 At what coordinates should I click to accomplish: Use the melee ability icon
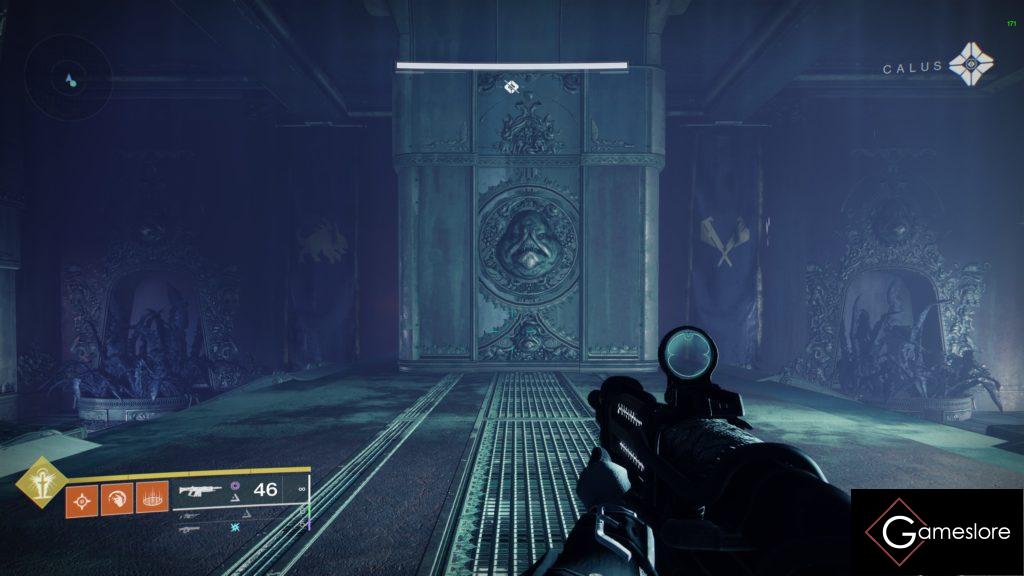[115, 498]
